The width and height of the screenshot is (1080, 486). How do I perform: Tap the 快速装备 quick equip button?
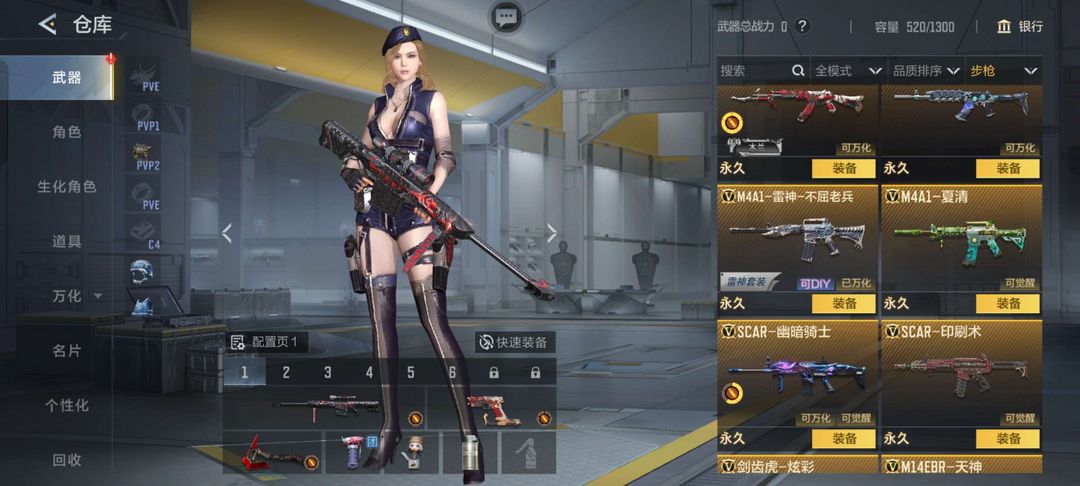click(x=514, y=342)
